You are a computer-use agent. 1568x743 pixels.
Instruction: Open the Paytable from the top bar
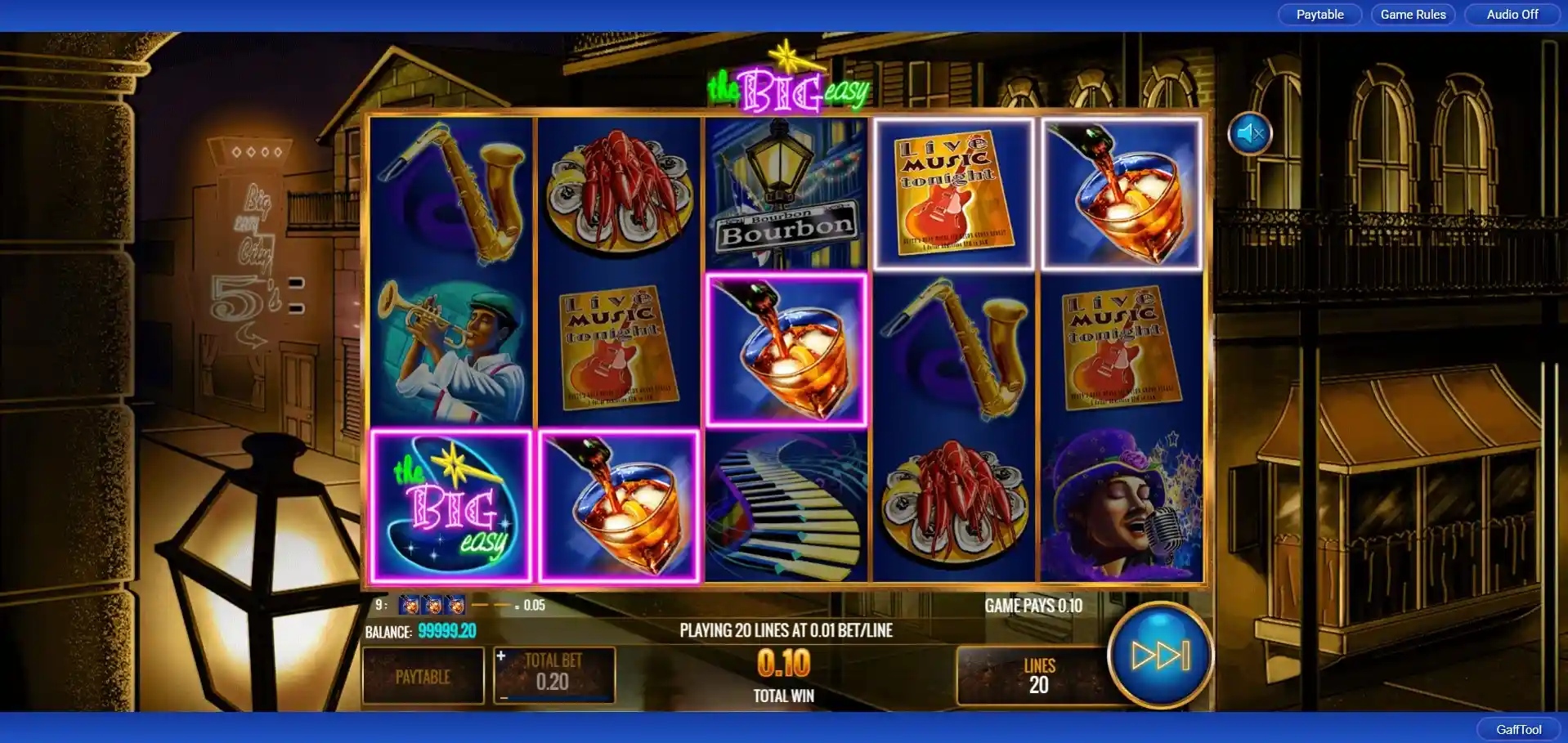point(1319,15)
